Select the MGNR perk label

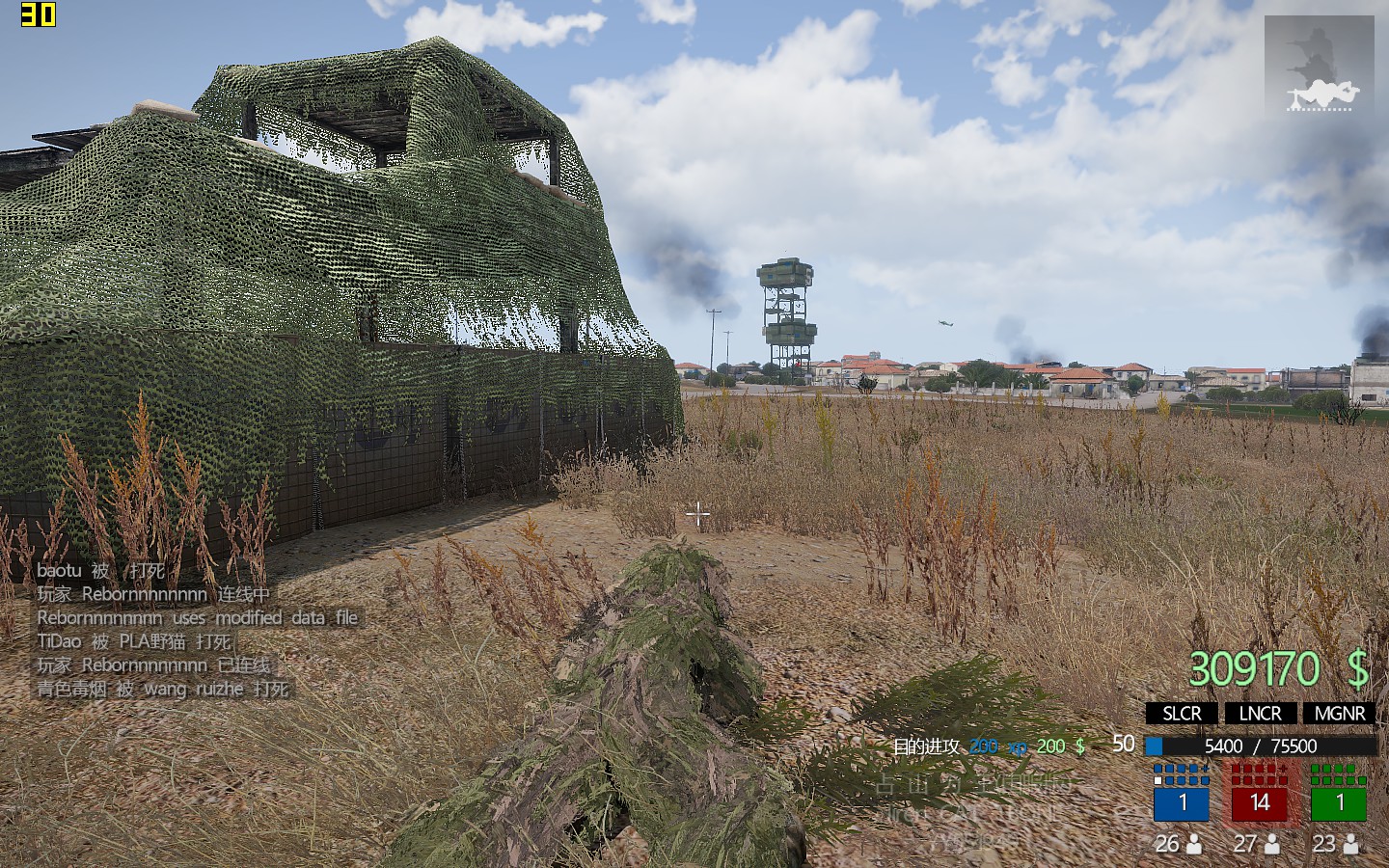(1339, 714)
